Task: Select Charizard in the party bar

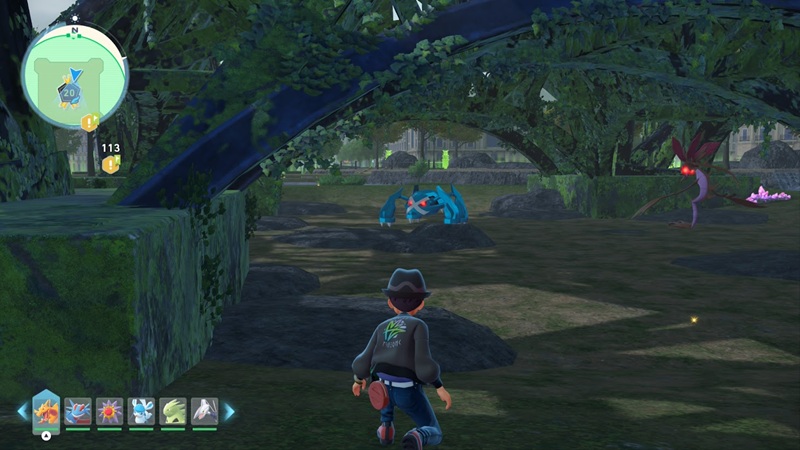Action: pos(47,411)
